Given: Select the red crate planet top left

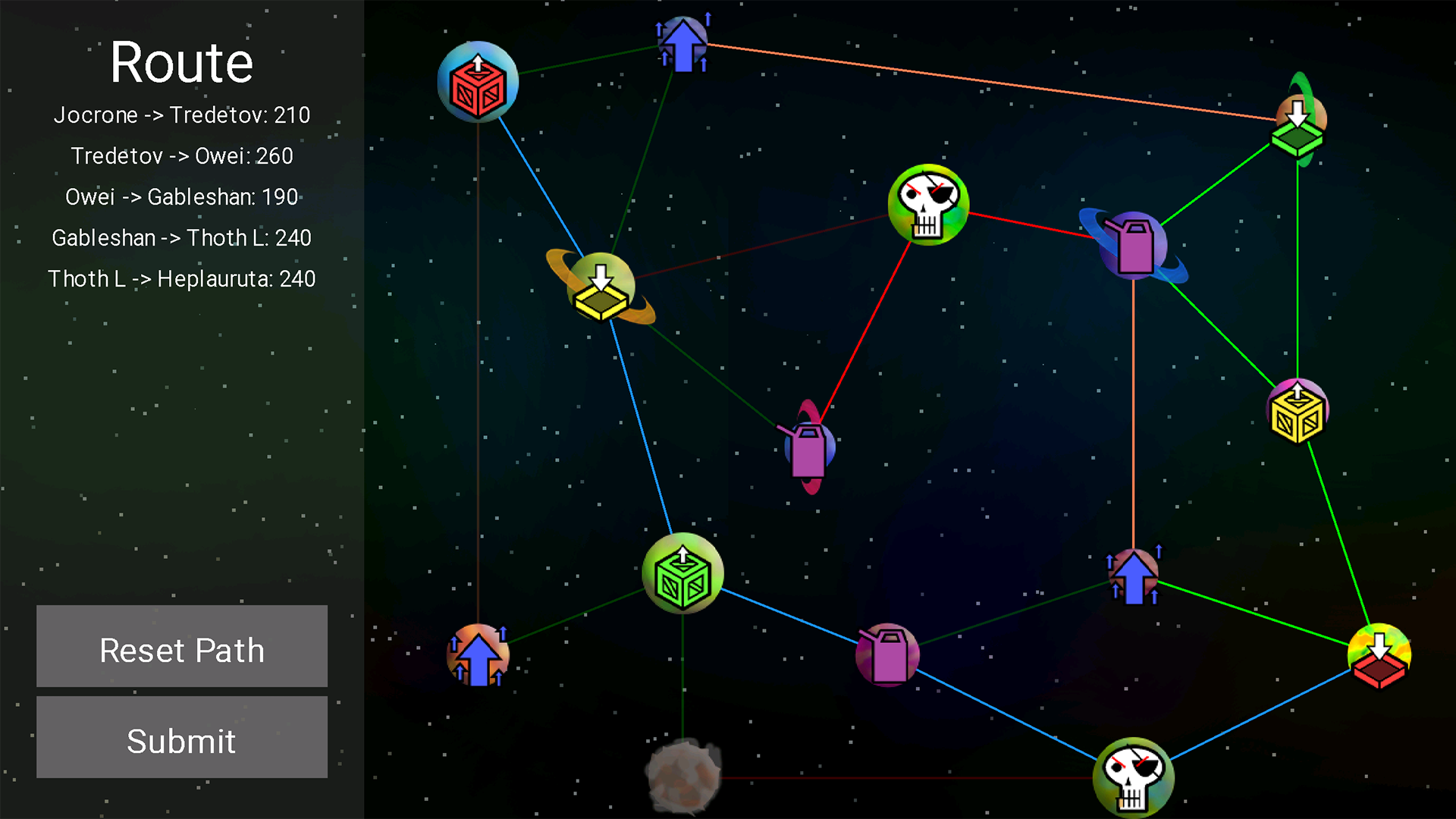Looking at the screenshot, I should (x=478, y=81).
